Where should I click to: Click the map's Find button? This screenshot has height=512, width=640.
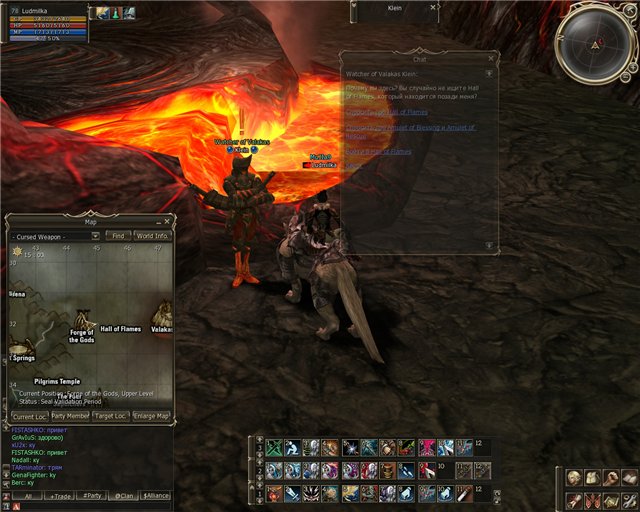pyautogui.click(x=118, y=236)
